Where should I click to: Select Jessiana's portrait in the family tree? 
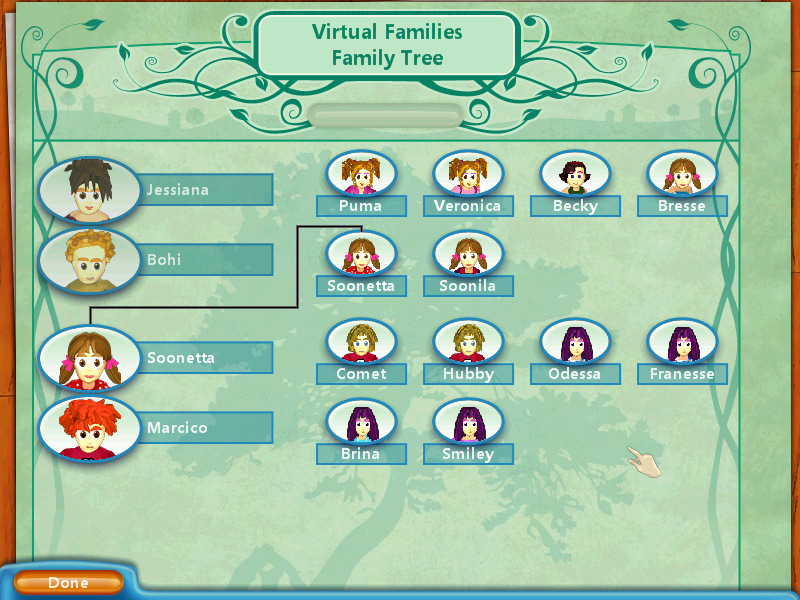tap(89, 189)
